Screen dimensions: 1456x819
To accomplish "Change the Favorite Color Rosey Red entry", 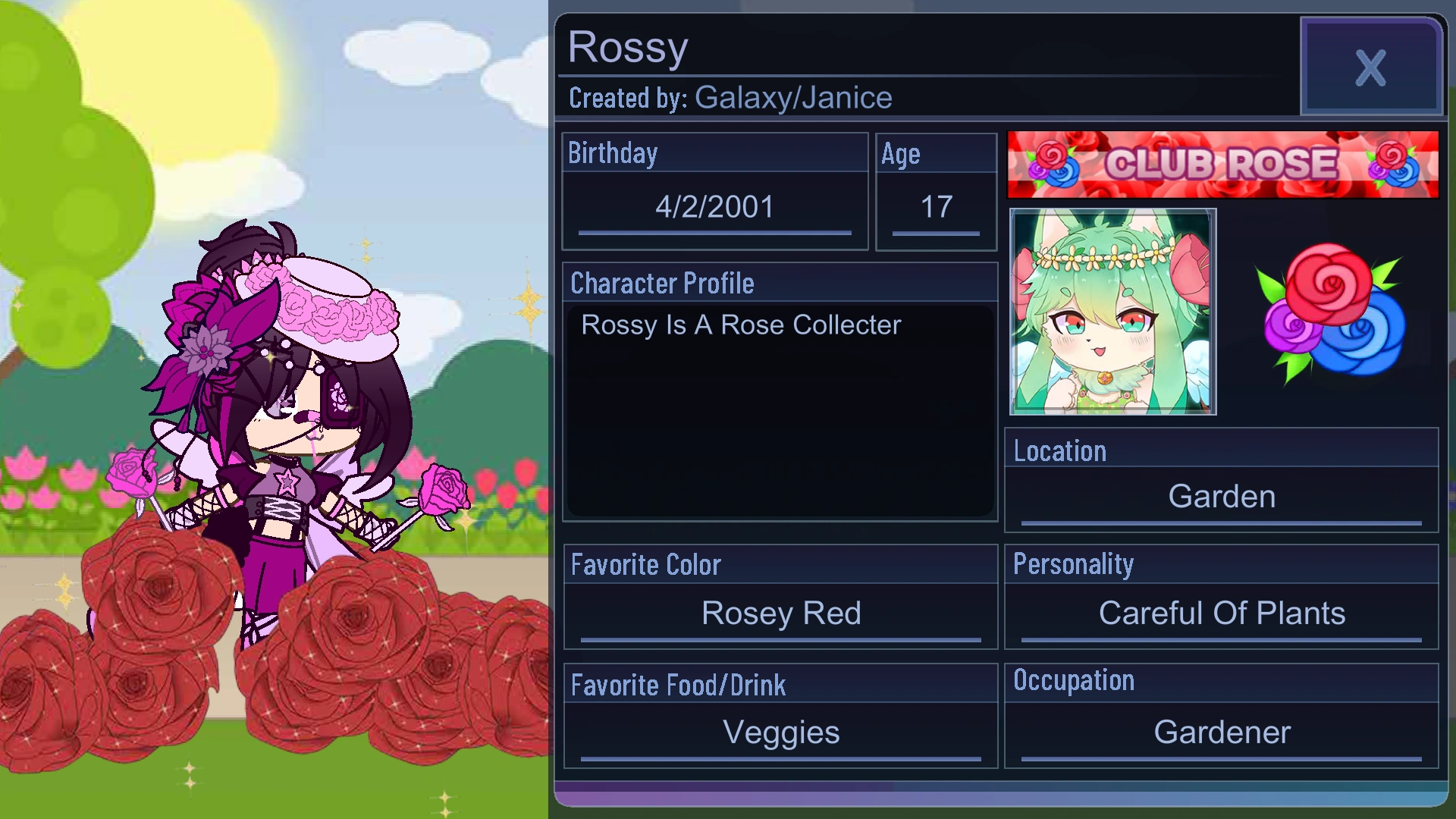I will click(782, 613).
